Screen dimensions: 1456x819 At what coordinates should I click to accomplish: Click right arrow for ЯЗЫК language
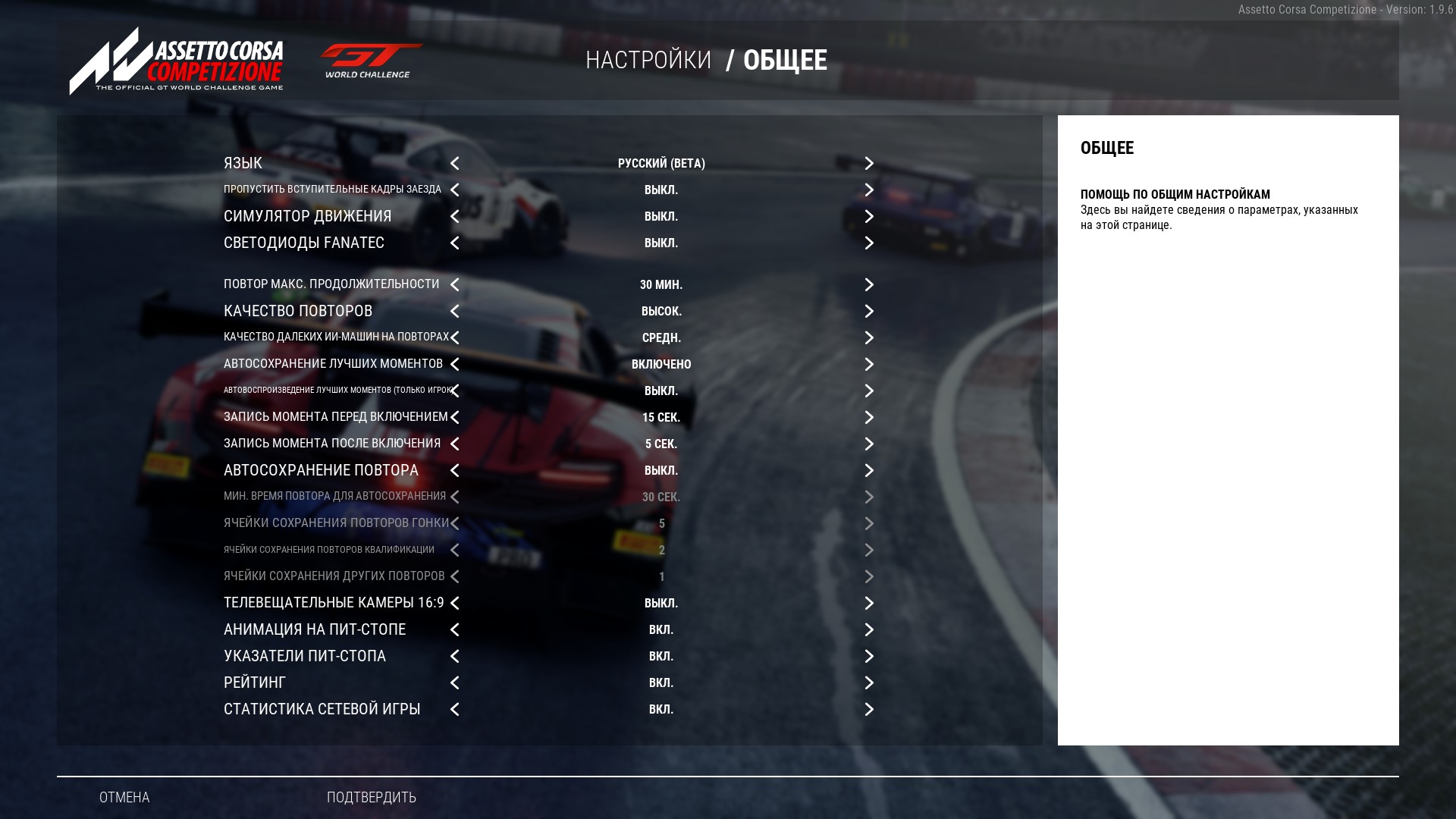869,164
